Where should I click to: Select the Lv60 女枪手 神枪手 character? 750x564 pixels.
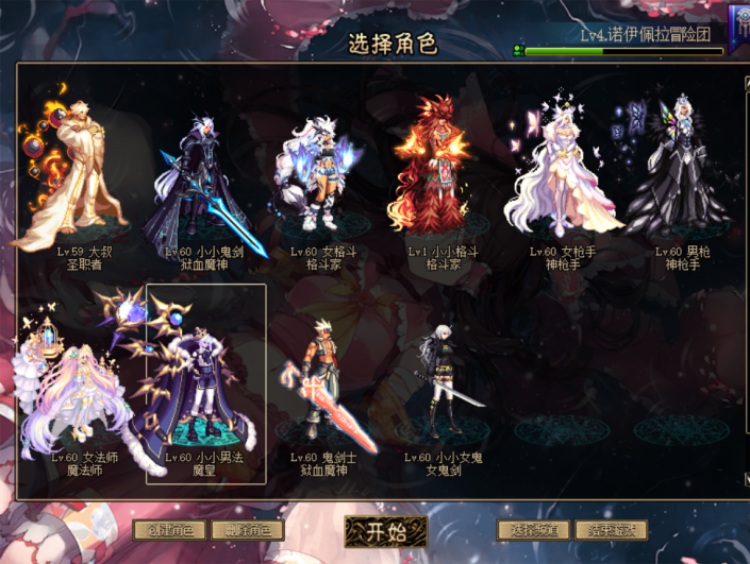562,175
